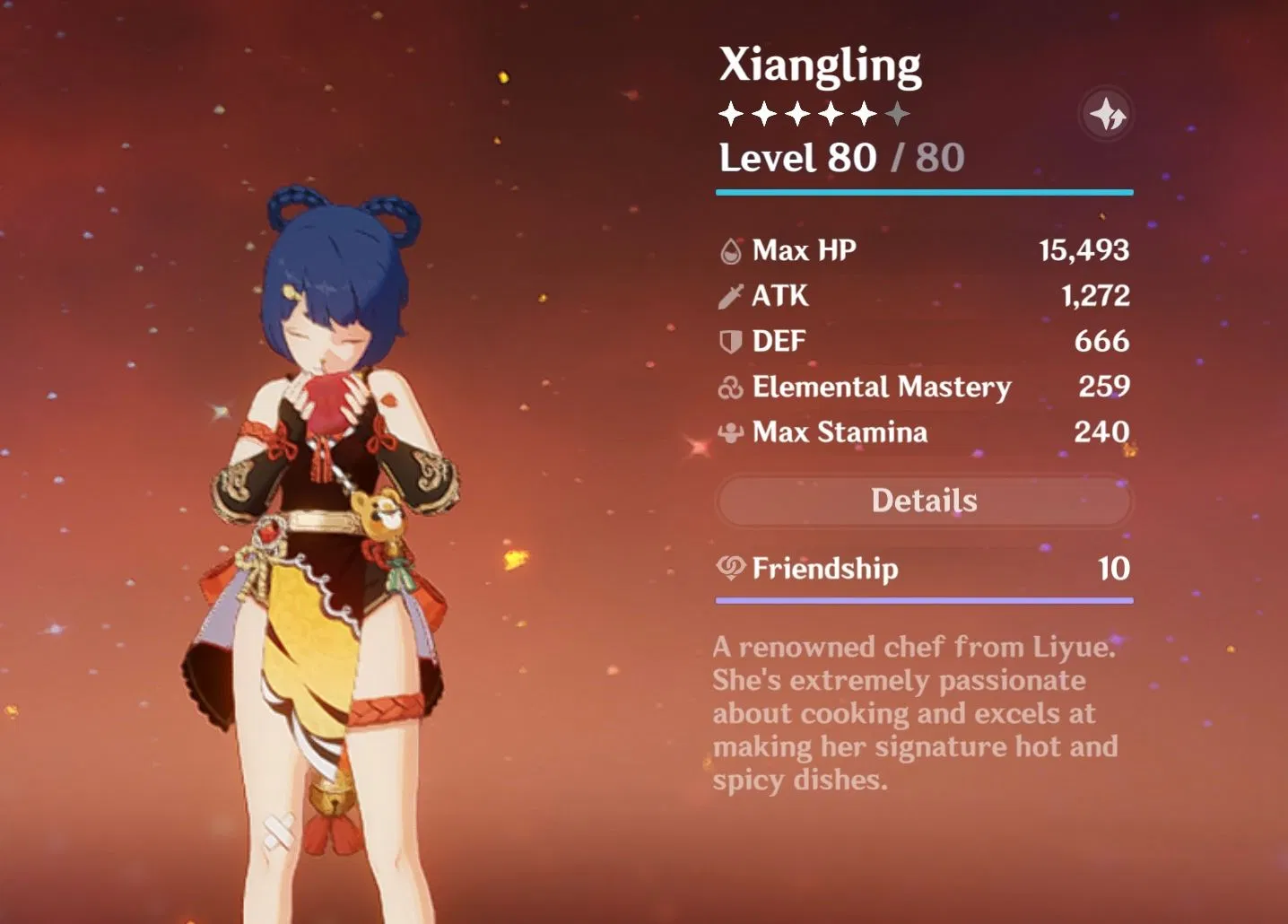Click the Friendship row showing level 10
The height and width of the screenshot is (924, 1288).
pos(924,569)
